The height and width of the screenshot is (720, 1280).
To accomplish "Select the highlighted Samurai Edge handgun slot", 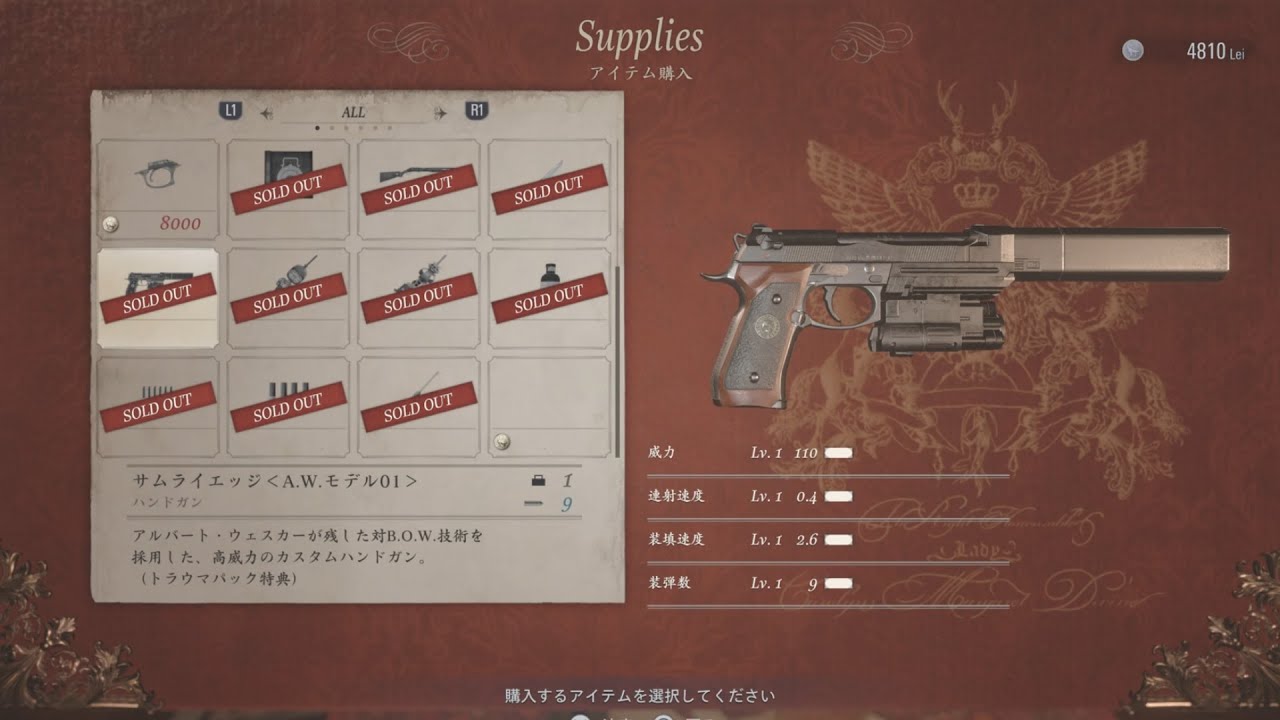I will [x=157, y=297].
